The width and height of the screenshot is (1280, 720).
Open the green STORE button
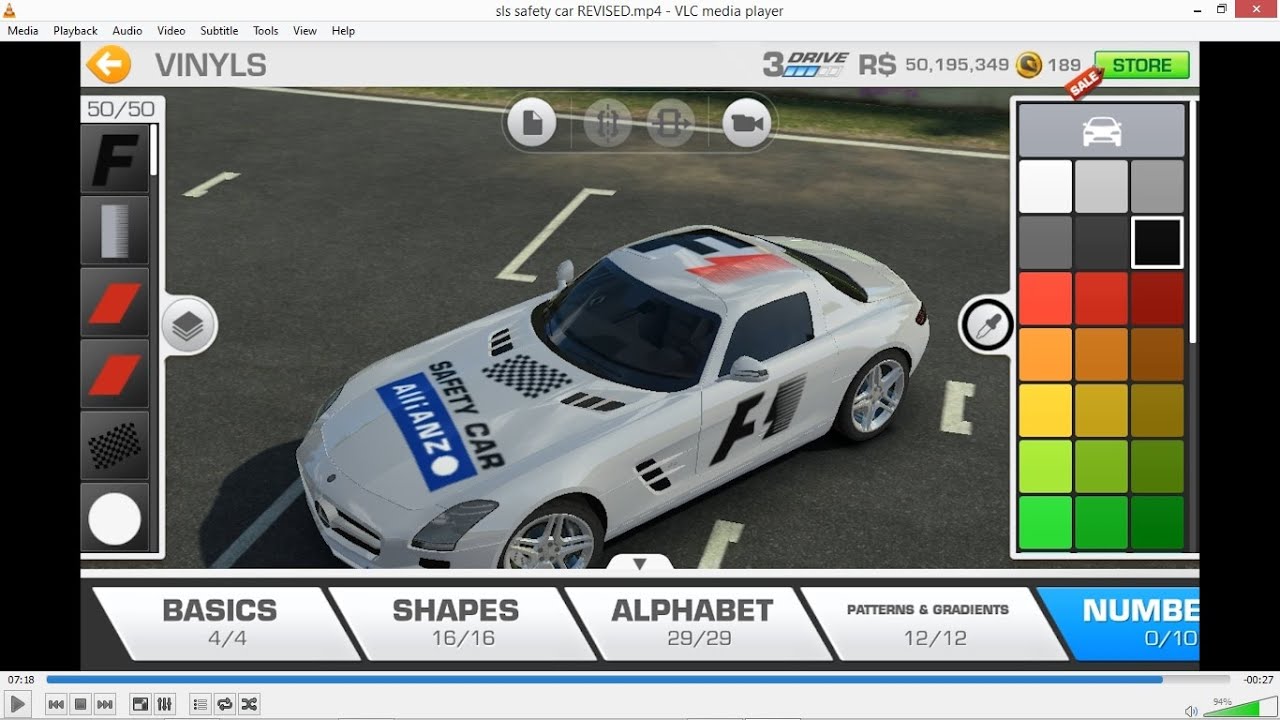1141,65
